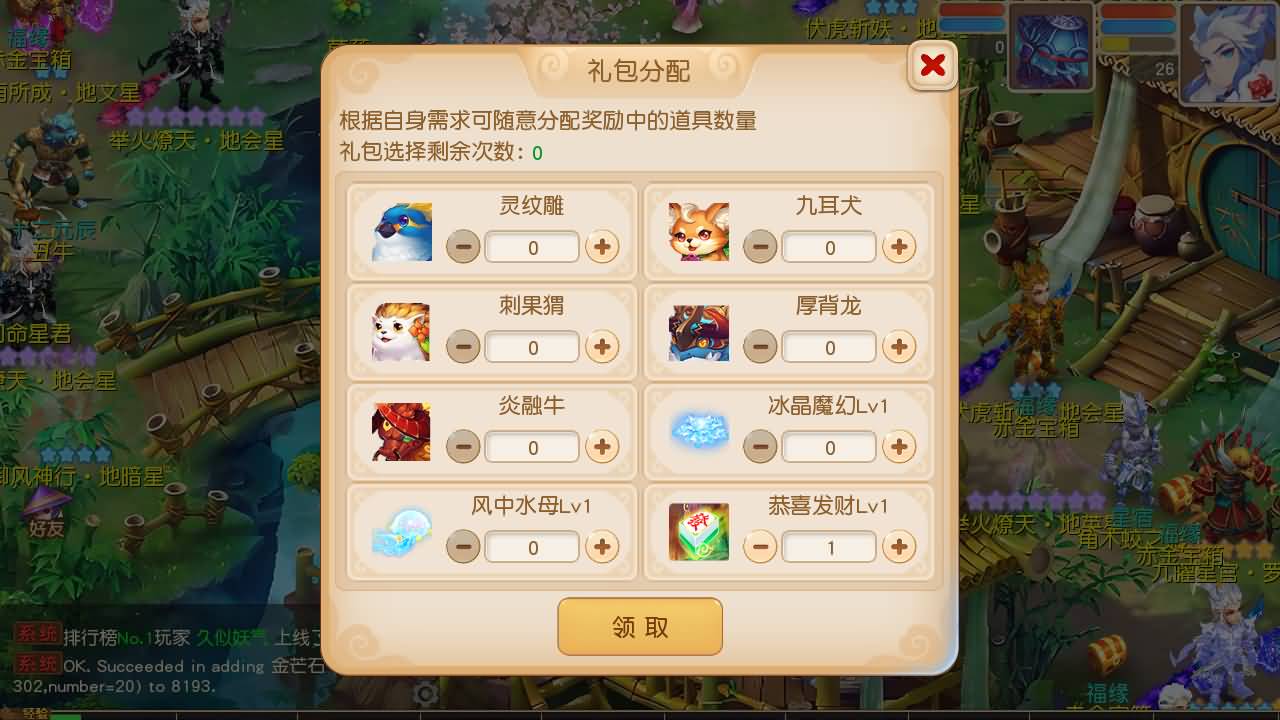
Task: Click the 风中水母Lv1 jellyfish icon
Action: pos(401,532)
